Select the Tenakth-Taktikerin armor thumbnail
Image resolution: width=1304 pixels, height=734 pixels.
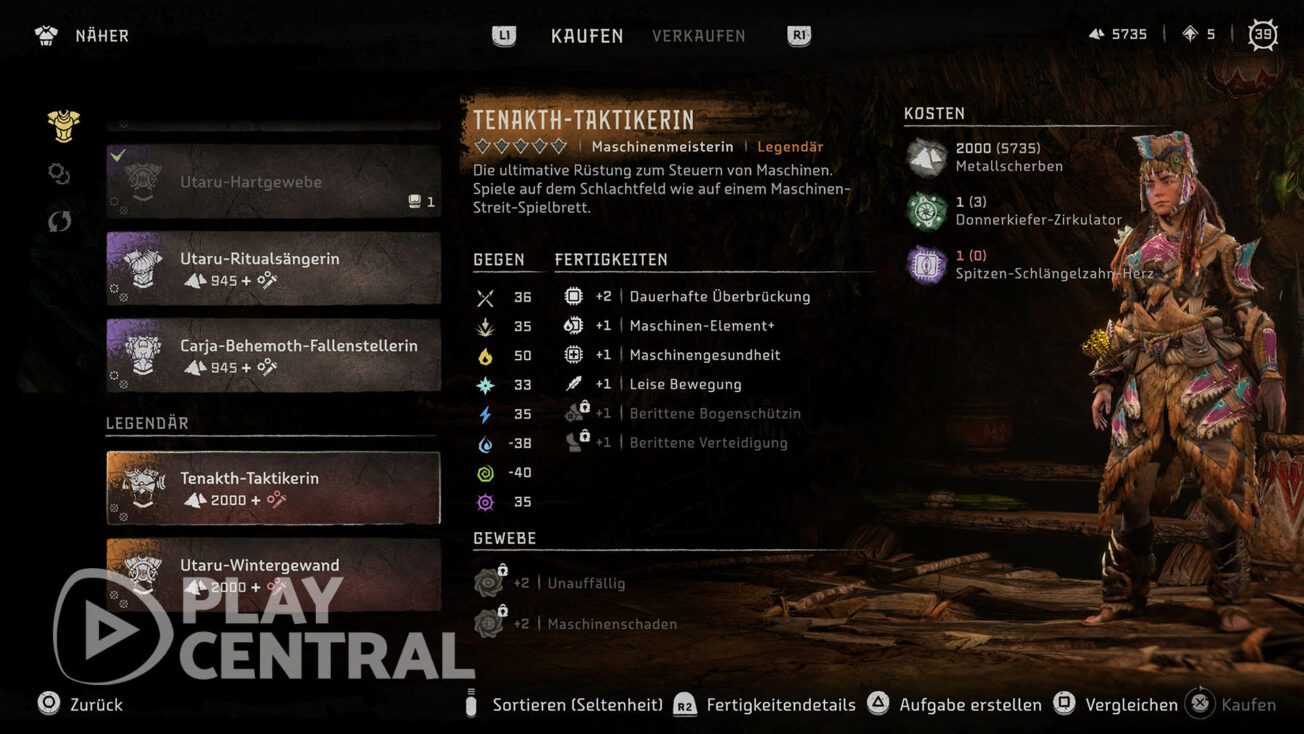[143, 488]
